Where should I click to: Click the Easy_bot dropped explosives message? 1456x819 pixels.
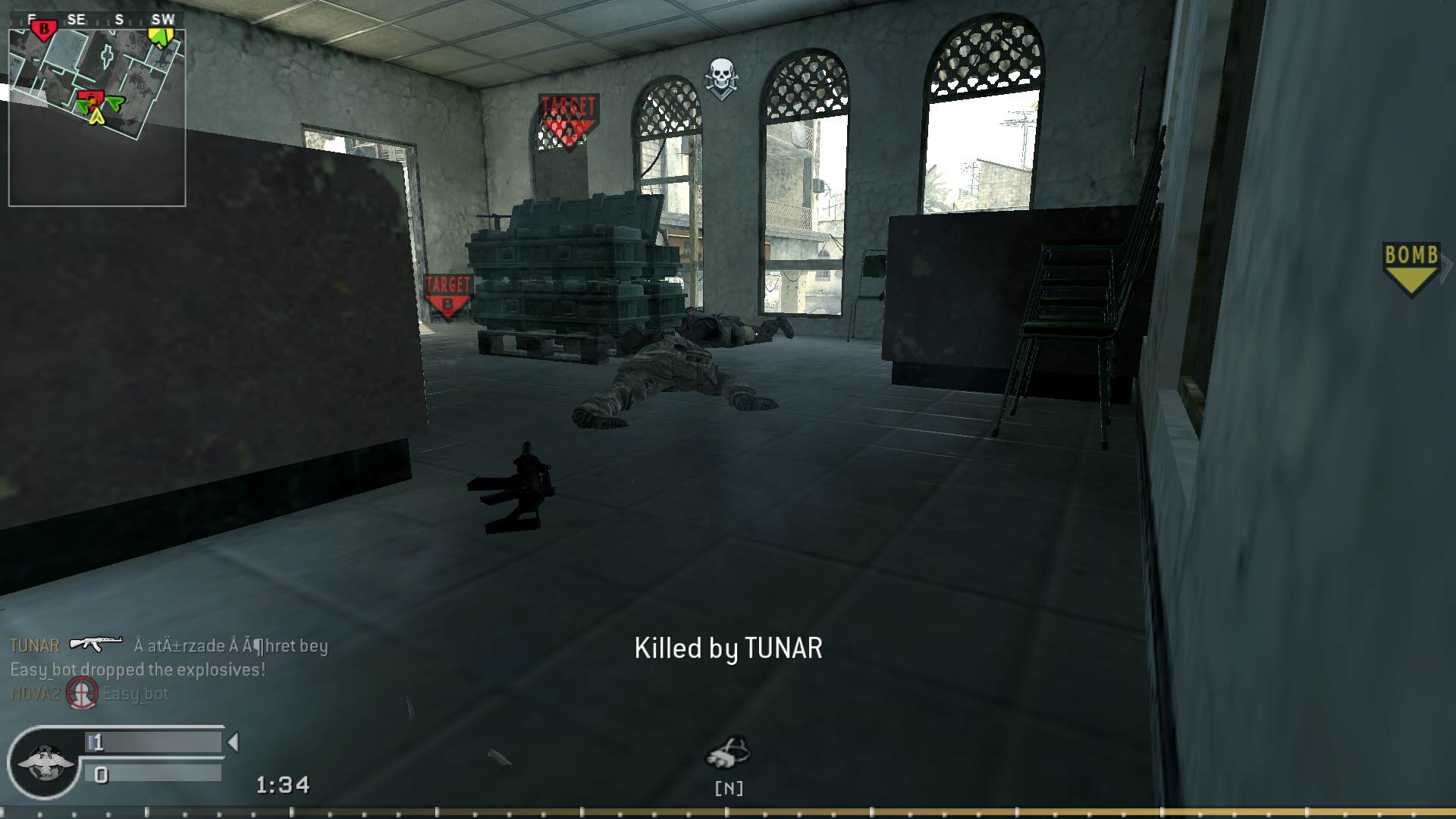pyautogui.click(x=136, y=669)
